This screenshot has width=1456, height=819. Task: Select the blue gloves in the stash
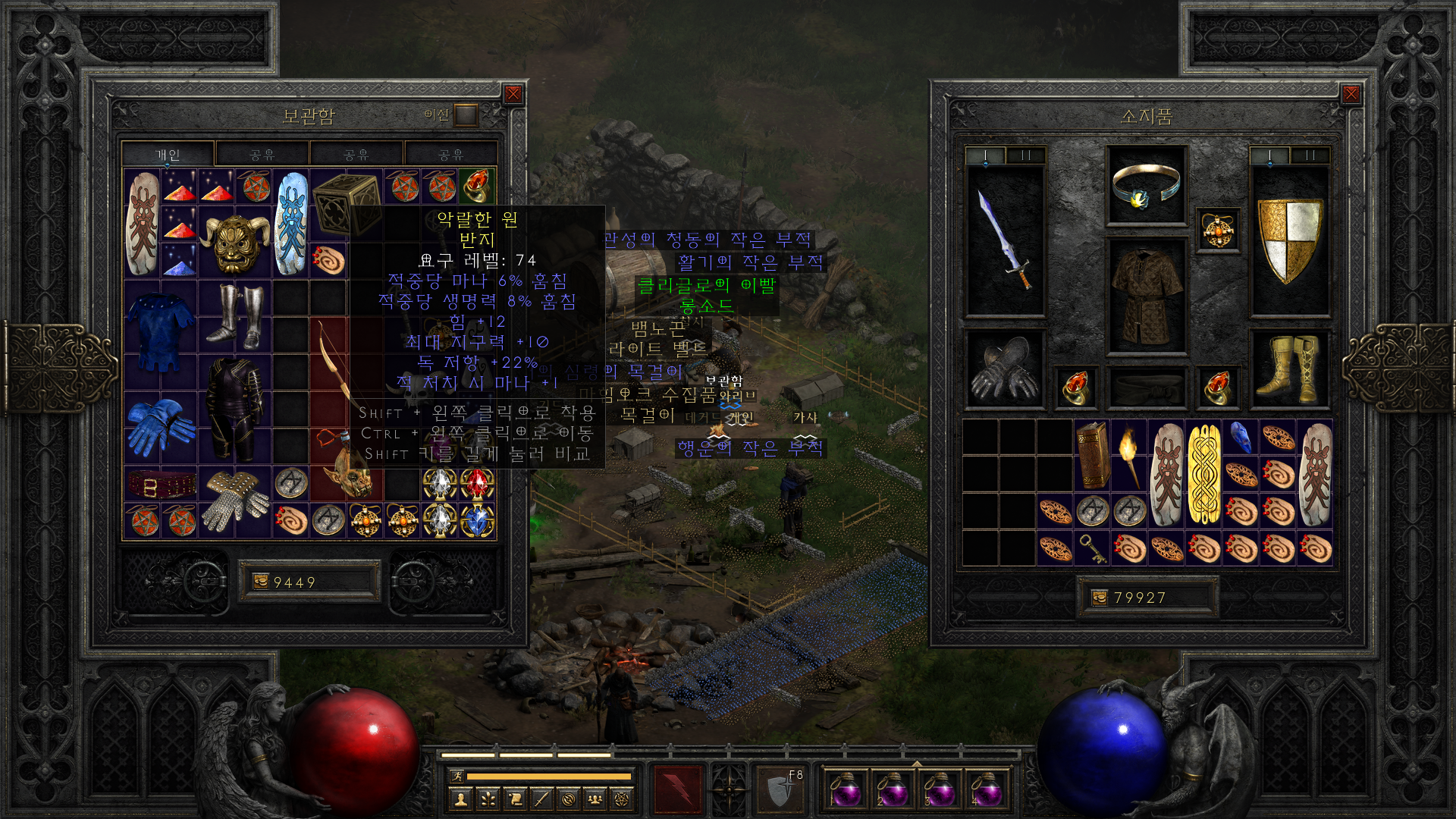tap(160, 428)
